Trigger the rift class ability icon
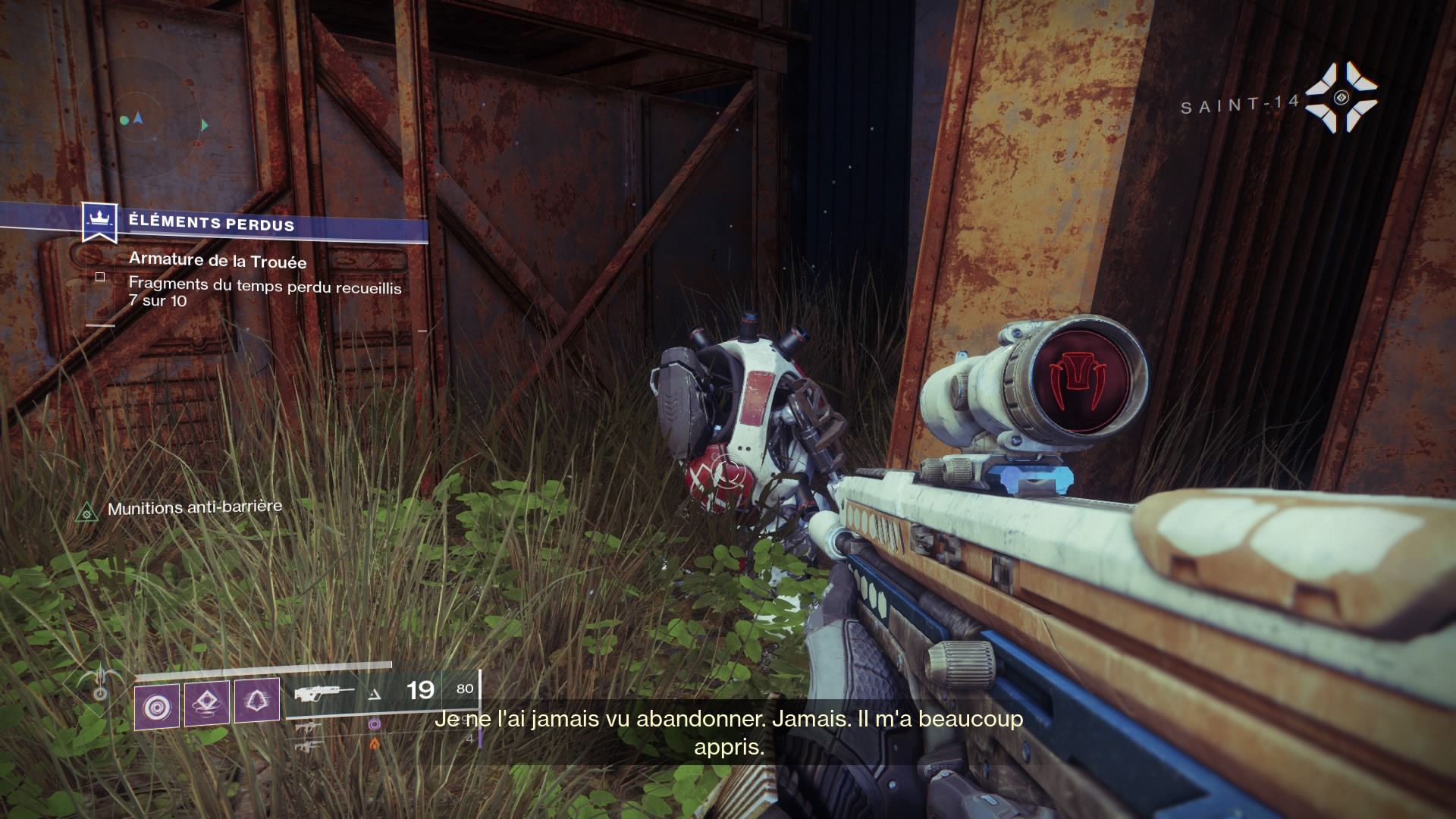1456x819 pixels. (x=207, y=703)
